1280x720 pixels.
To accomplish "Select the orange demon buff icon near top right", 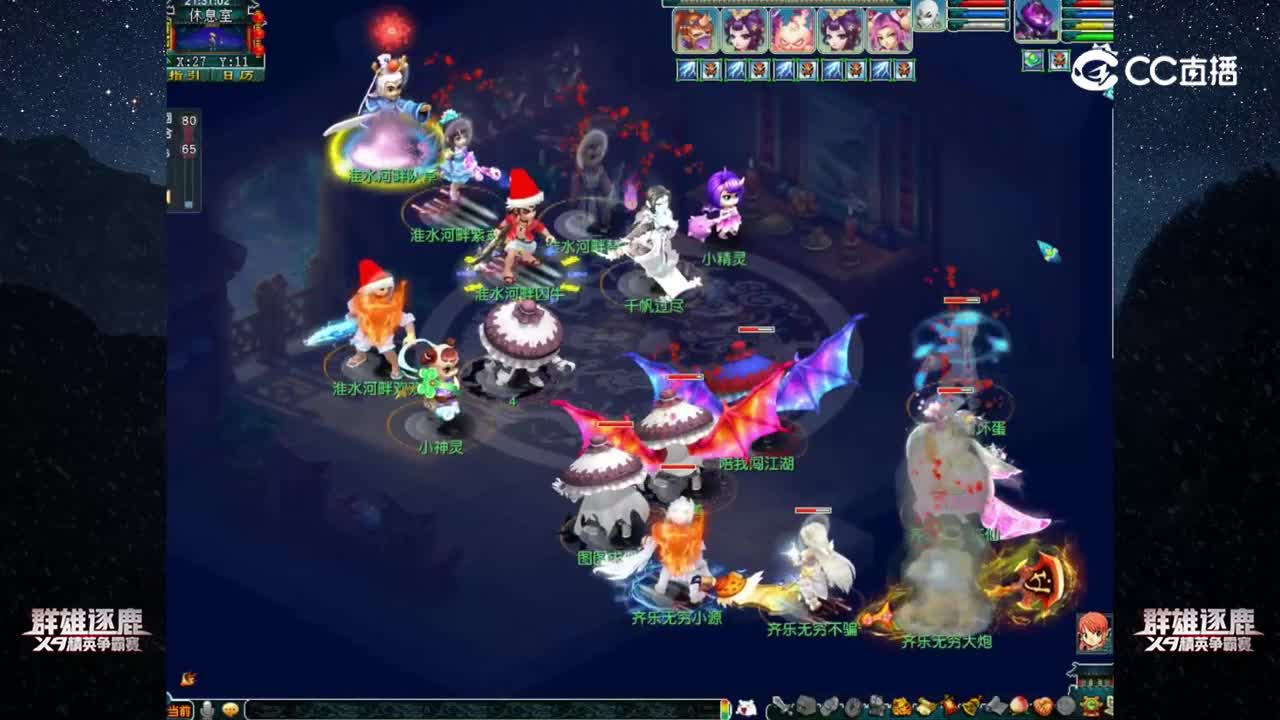I will click(x=1059, y=58).
